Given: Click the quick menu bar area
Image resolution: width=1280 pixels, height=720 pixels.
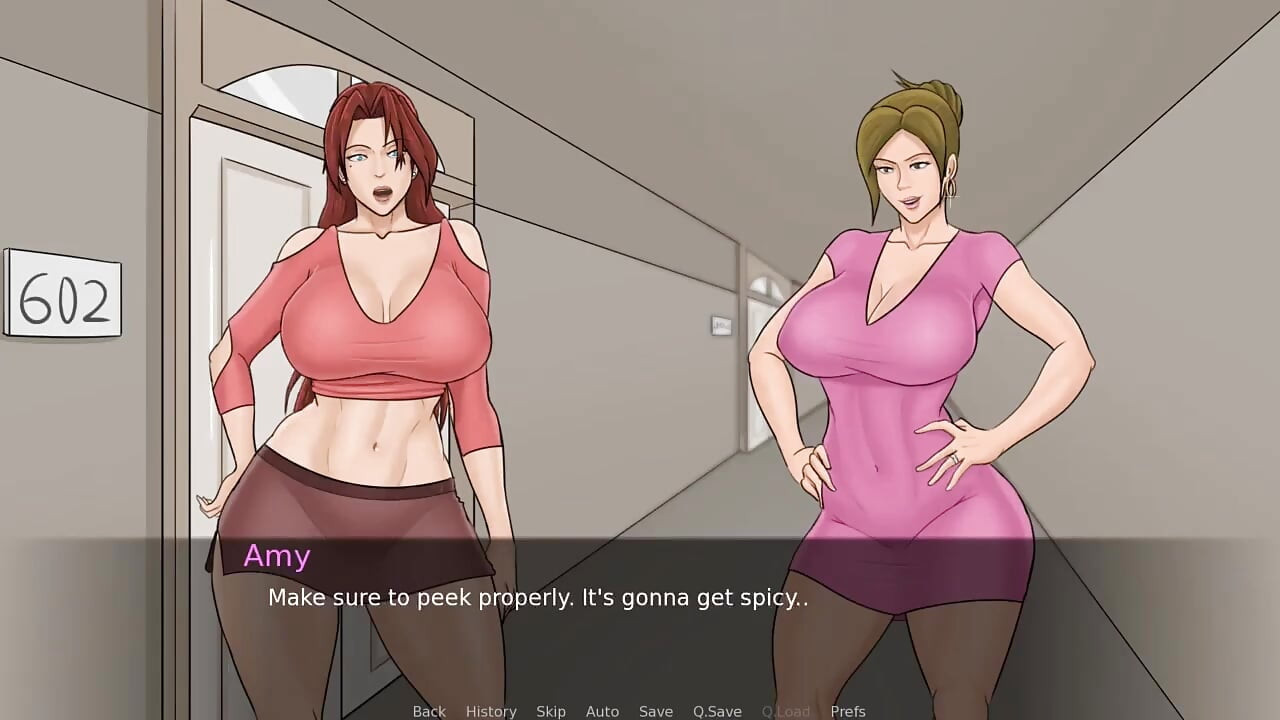Looking at the screenshot, I should 640,711.
